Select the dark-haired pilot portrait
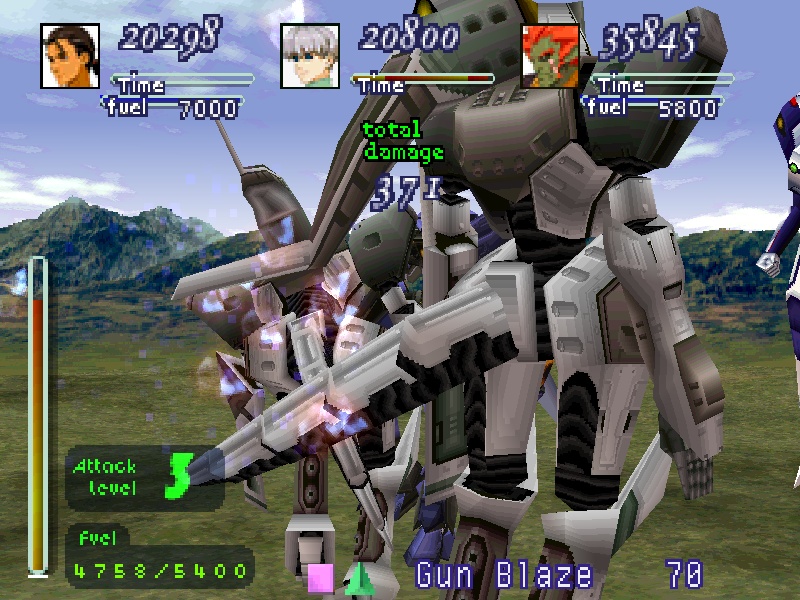This screenshot has height=600, width=800. pyautogui.click(x=69, y=55)
